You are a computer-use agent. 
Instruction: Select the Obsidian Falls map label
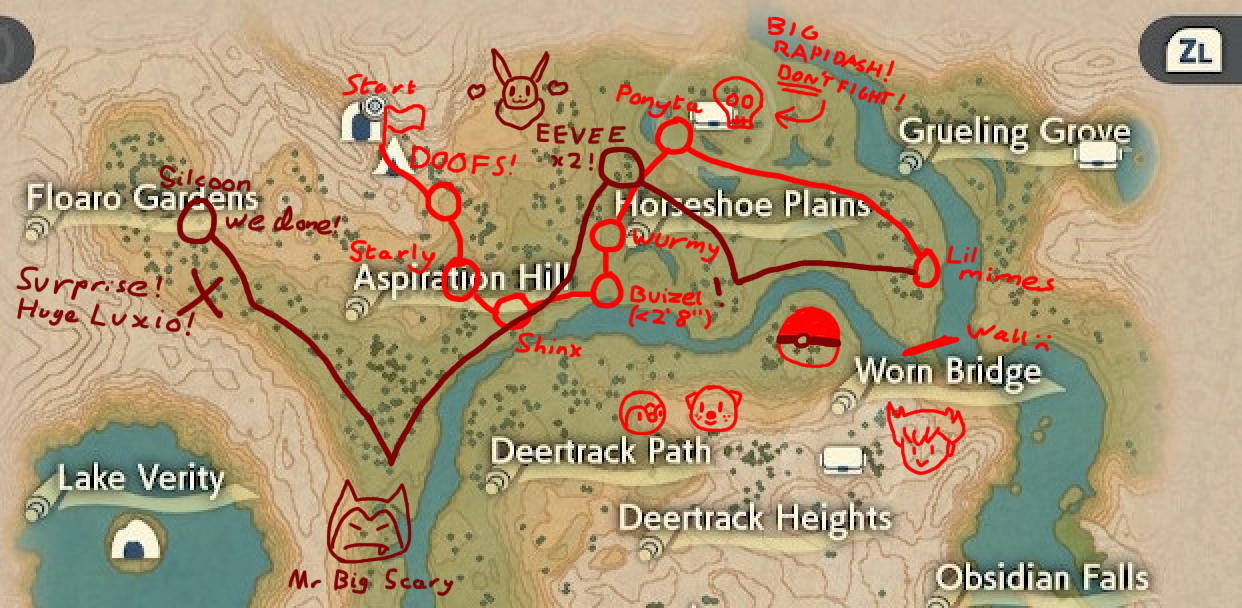point(1042,578)
